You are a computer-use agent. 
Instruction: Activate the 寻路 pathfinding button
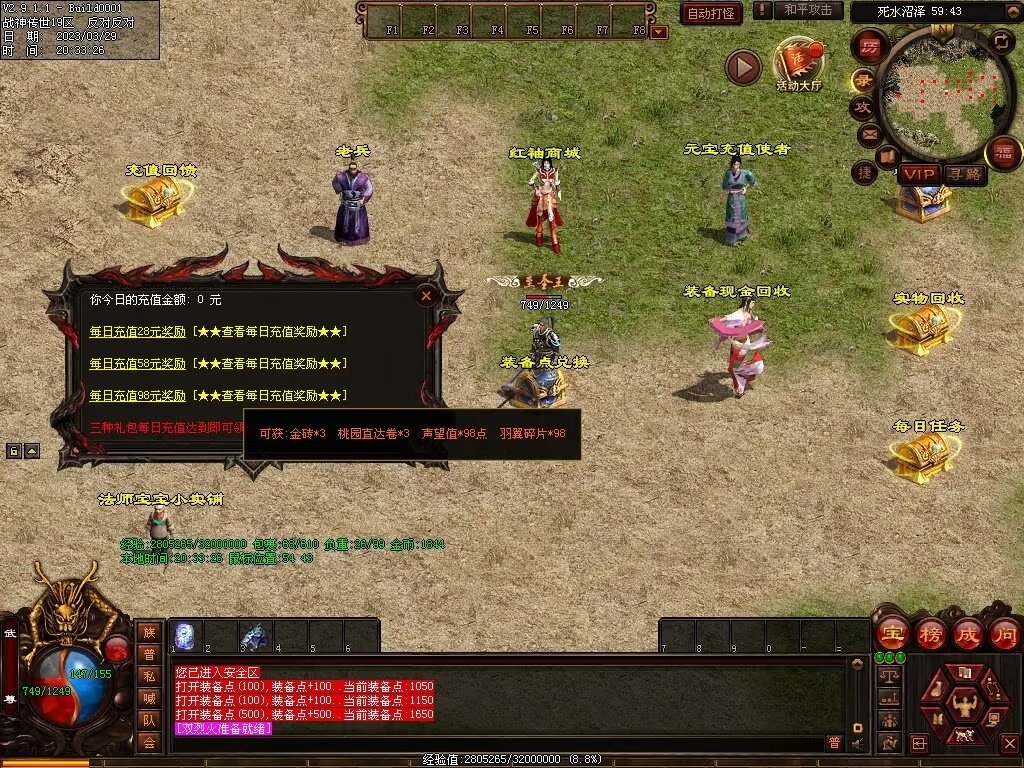pyautogui.click(x=964, y=174)
